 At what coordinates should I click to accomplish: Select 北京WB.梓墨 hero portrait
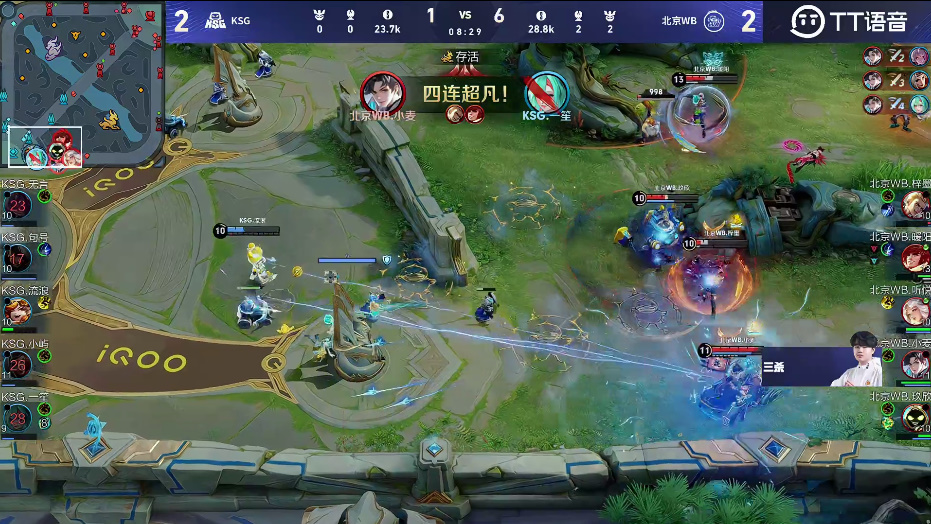915,206
